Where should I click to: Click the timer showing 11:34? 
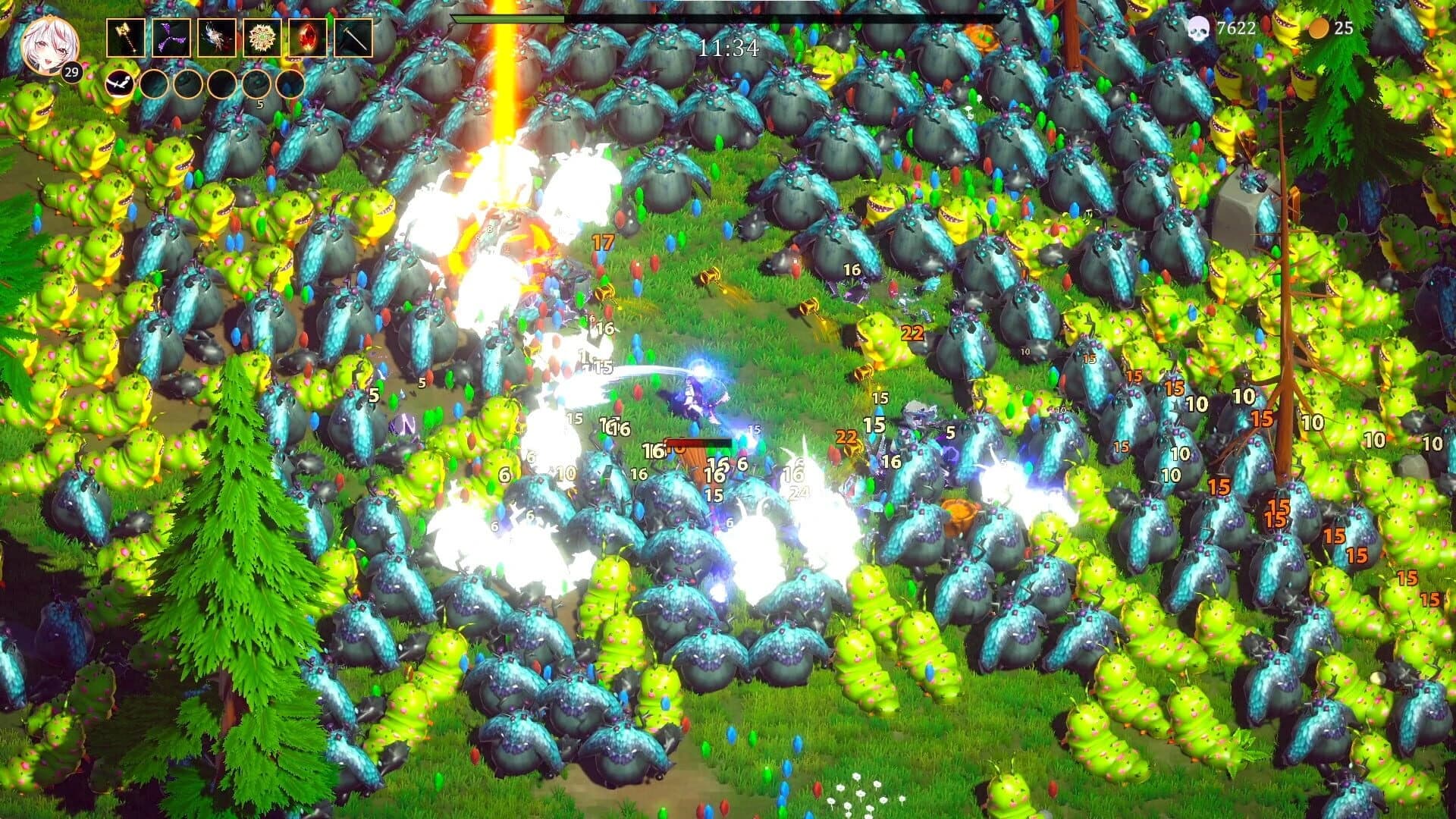[x=729, y=47]
